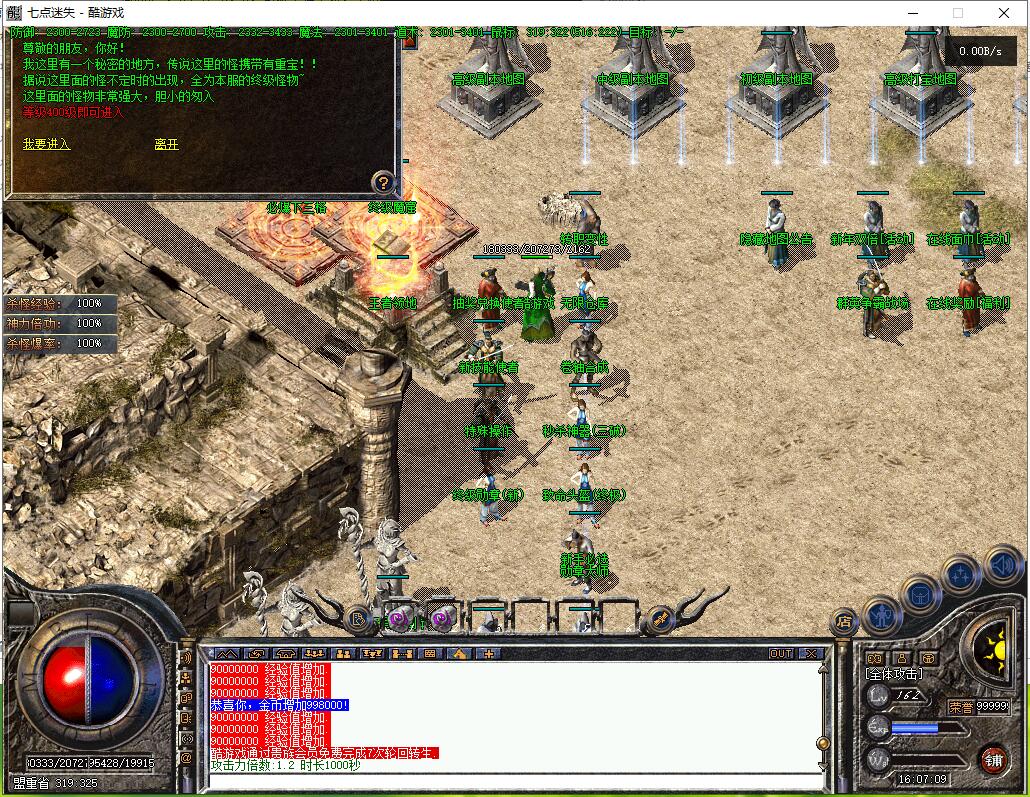This screenshot has height=797, width=1030.
Task: Close the game window
Action: [1003, 13]
